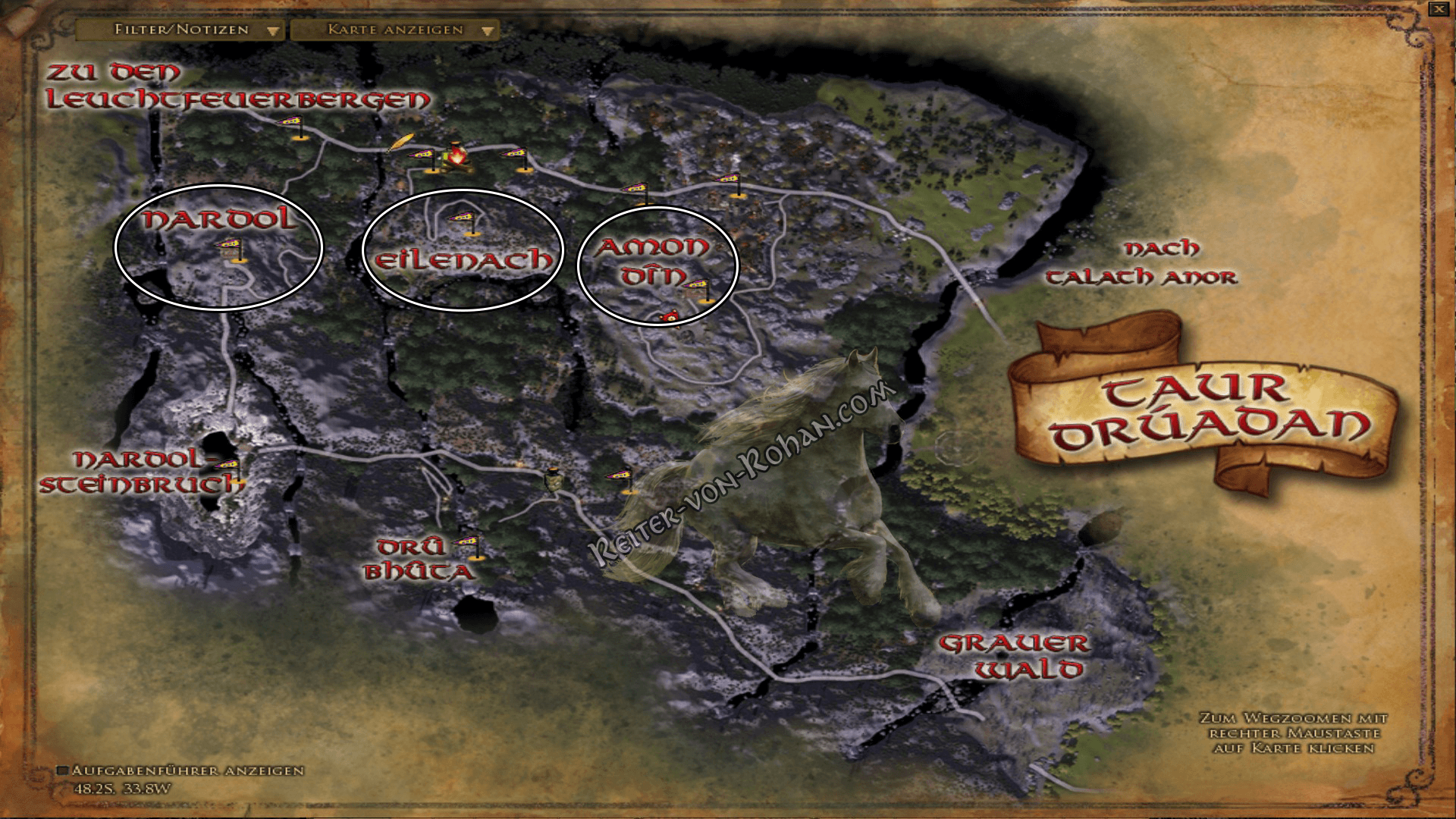Select the yellow quill icon near the beacon
The width and height of the screenshot is (1456, 819).
tap(400, 143)
